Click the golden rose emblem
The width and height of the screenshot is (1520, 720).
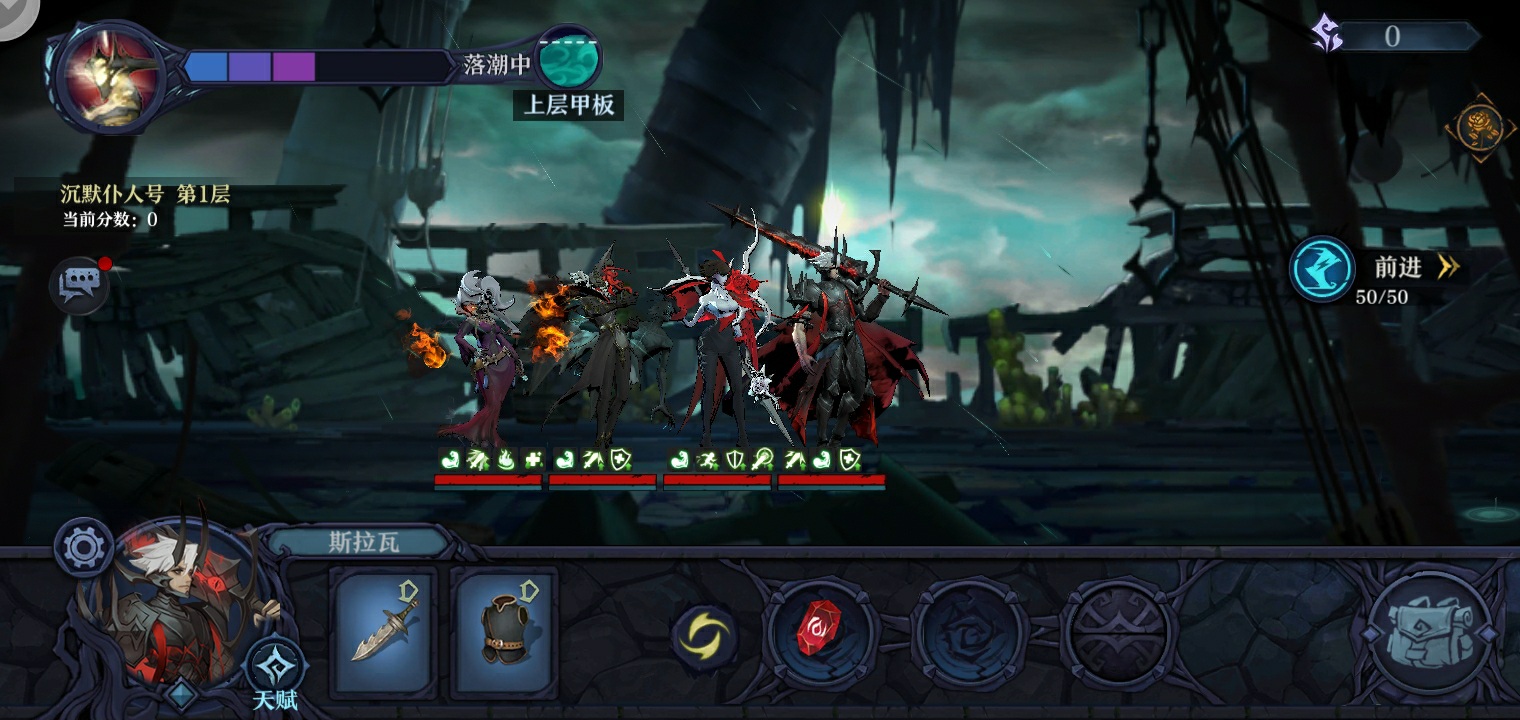click(1480, 127)
